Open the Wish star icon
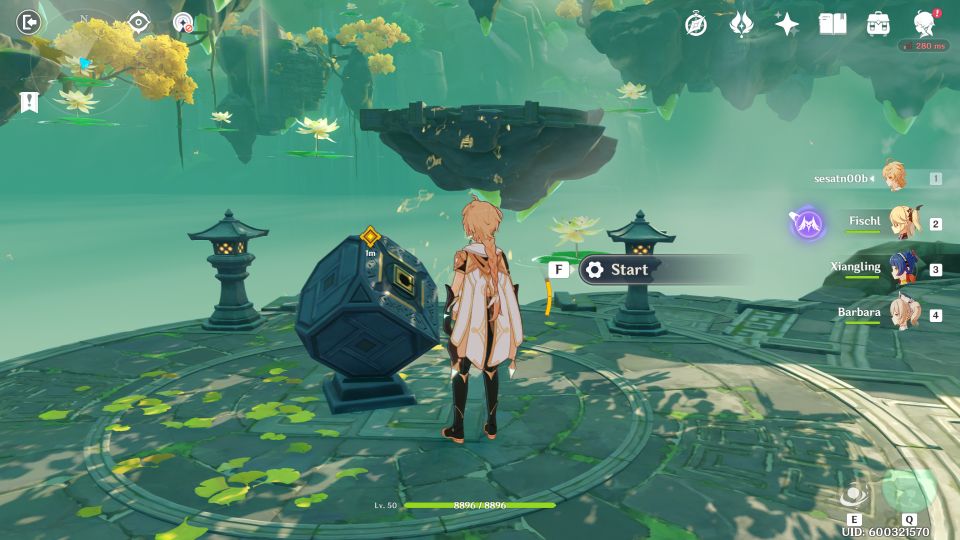 (x=787, y=24)
